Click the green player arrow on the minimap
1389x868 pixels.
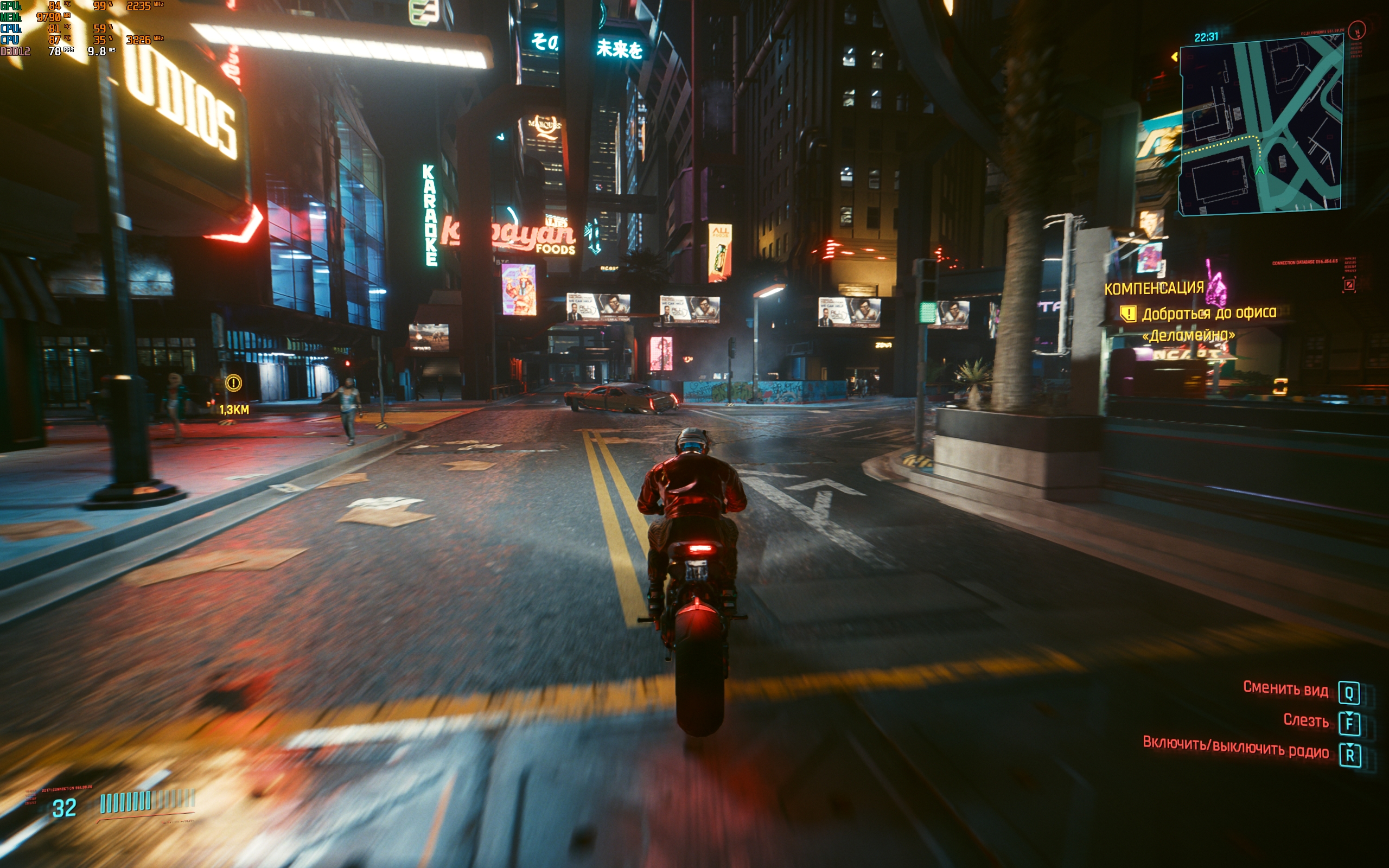coord(1260,170)
